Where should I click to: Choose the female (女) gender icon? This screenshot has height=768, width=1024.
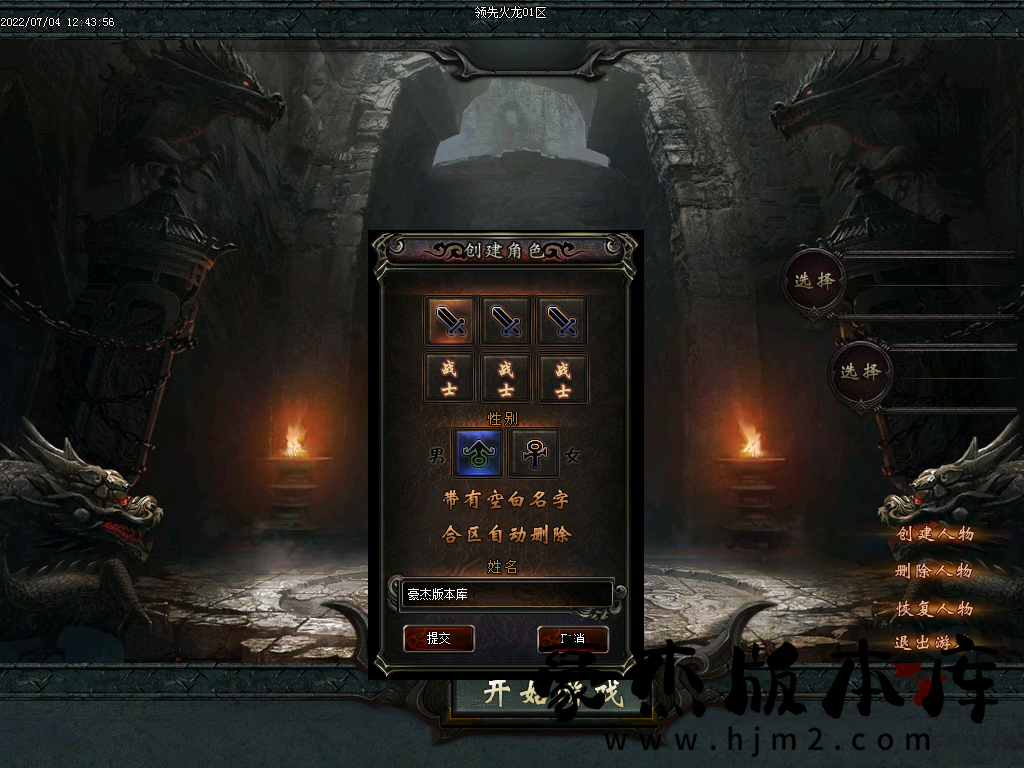point(535,454)
